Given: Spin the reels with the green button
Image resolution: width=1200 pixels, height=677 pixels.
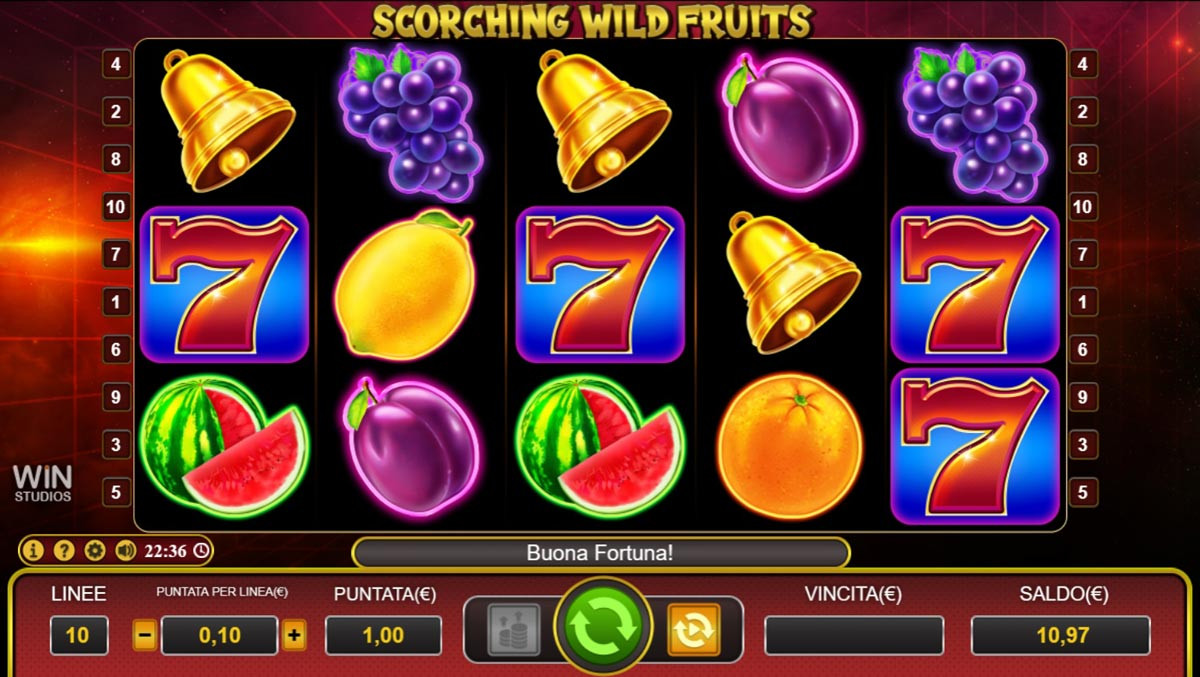Looking at the screenshot, I should (604, 628).
